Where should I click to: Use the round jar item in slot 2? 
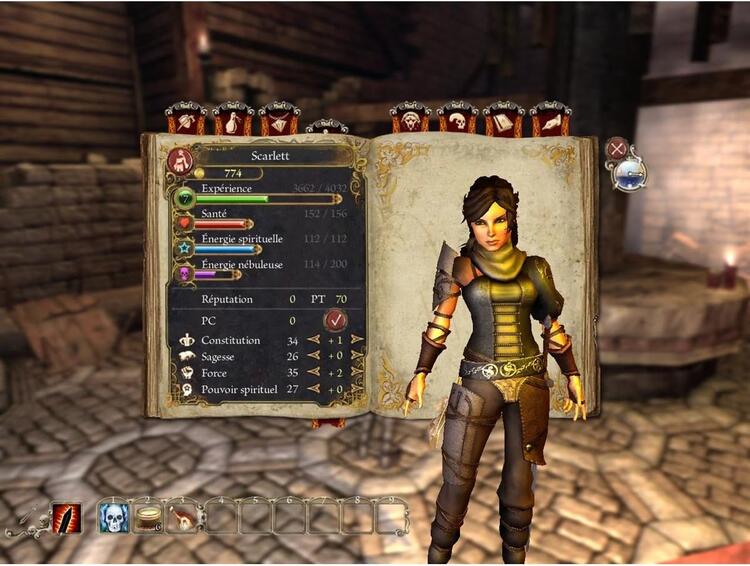pos(148,518)
